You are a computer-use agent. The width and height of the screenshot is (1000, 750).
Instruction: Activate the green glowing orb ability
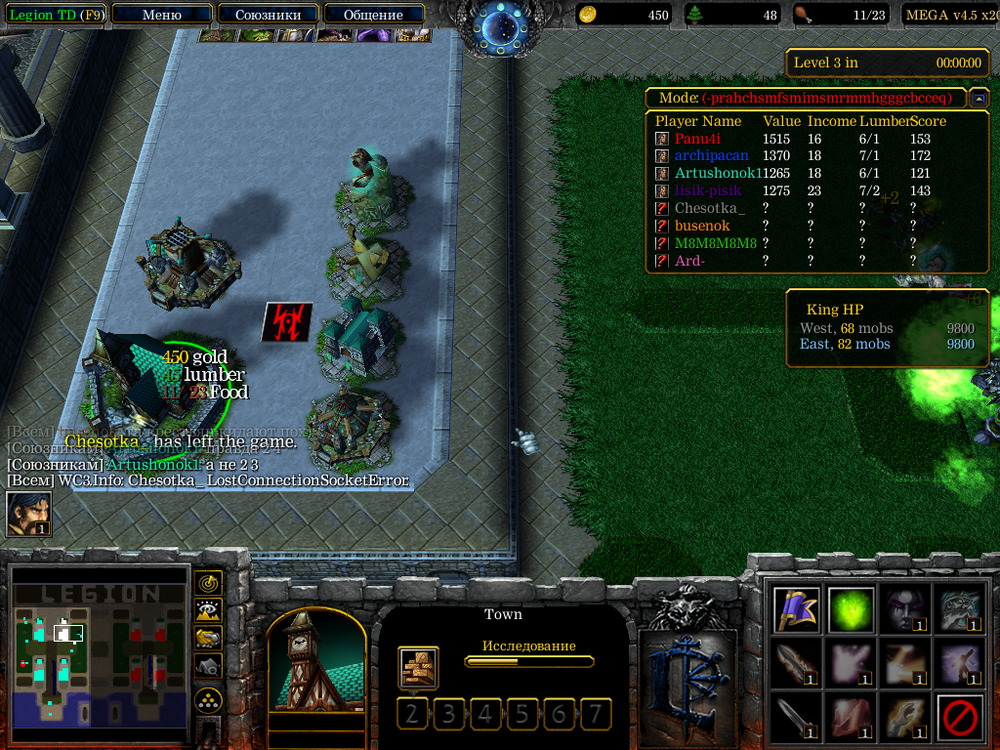(x=851, y=609)
